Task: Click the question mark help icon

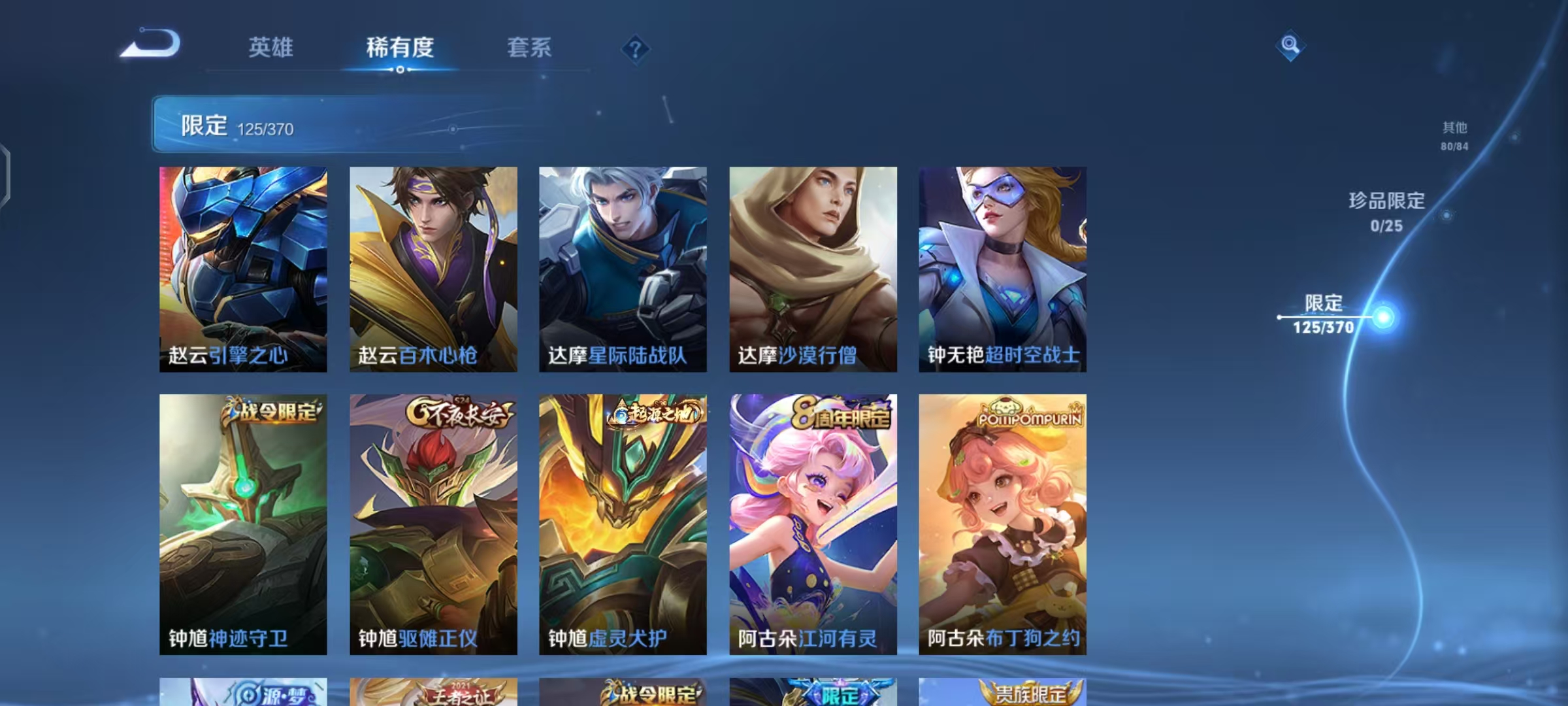Action: [x=635, y=48]
